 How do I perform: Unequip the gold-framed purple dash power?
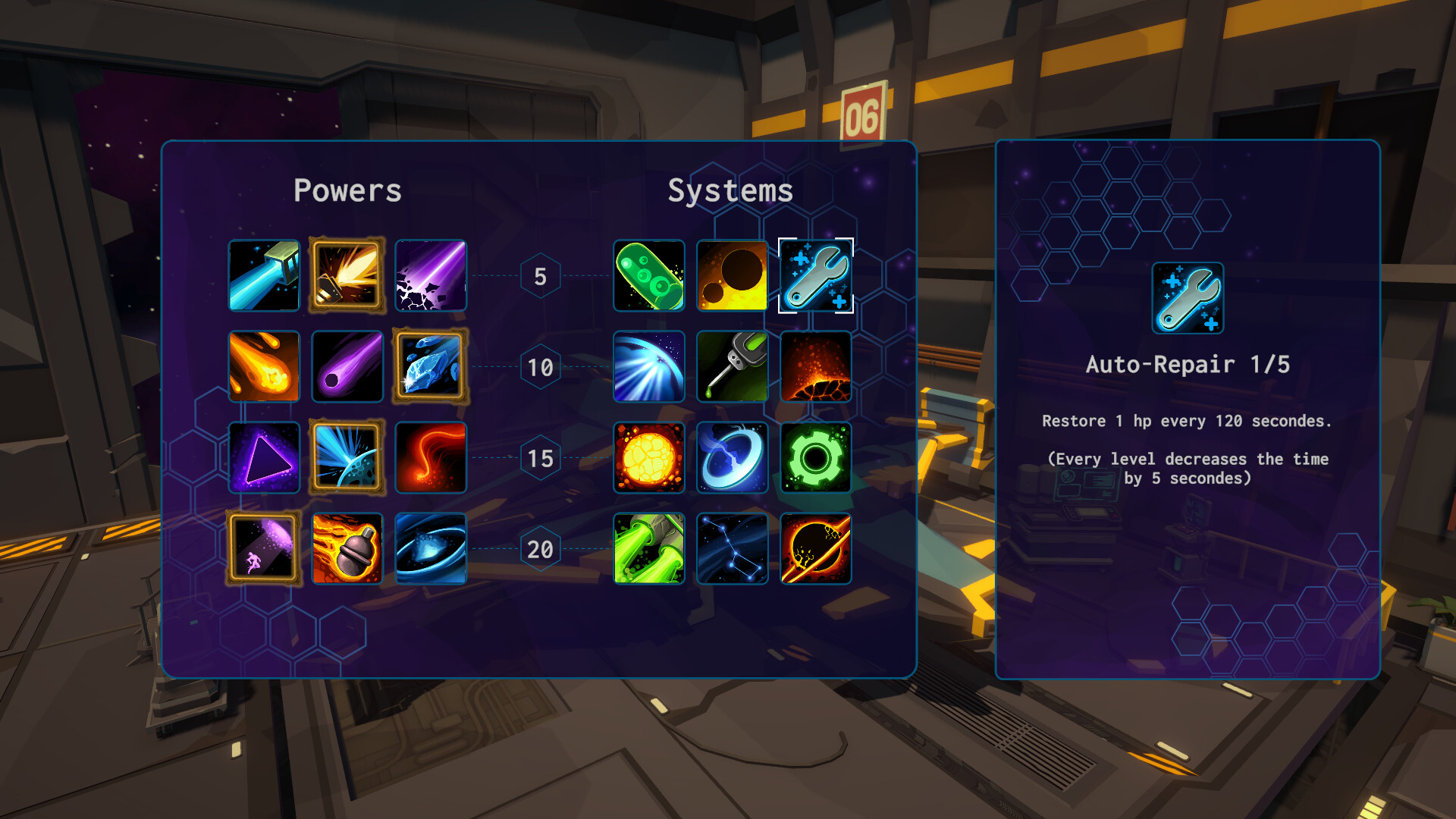264,548
